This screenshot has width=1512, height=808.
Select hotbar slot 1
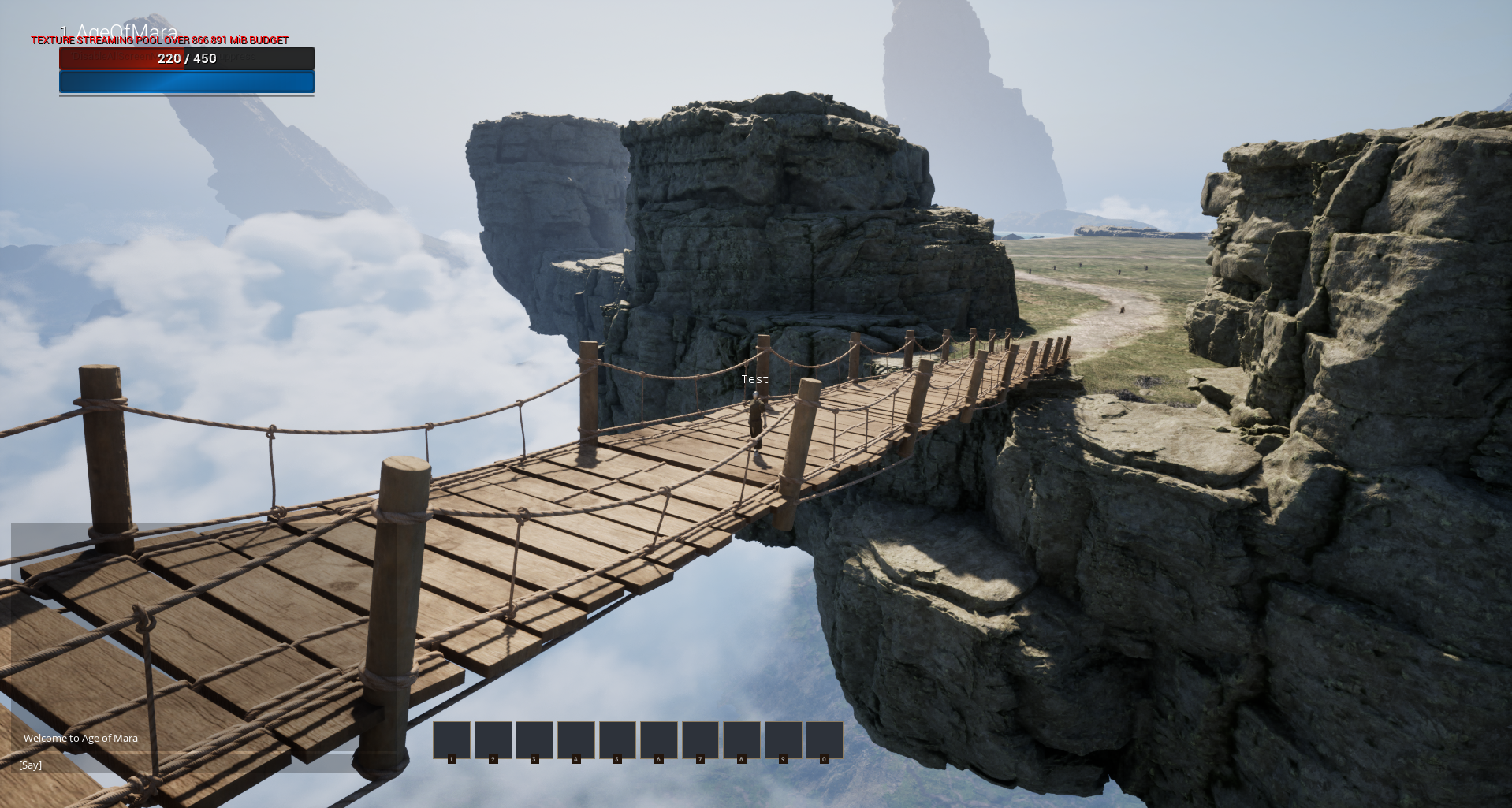tap(452, 739)
